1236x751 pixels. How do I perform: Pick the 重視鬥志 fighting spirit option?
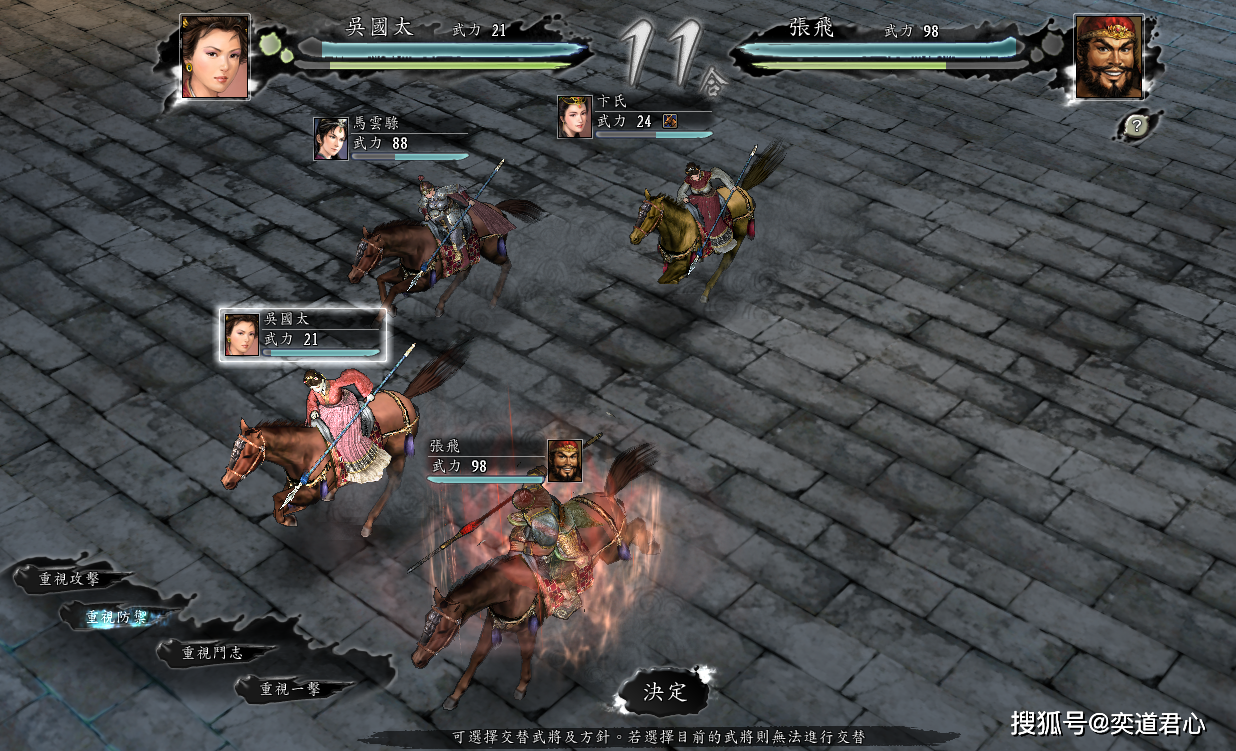(212, 653)
